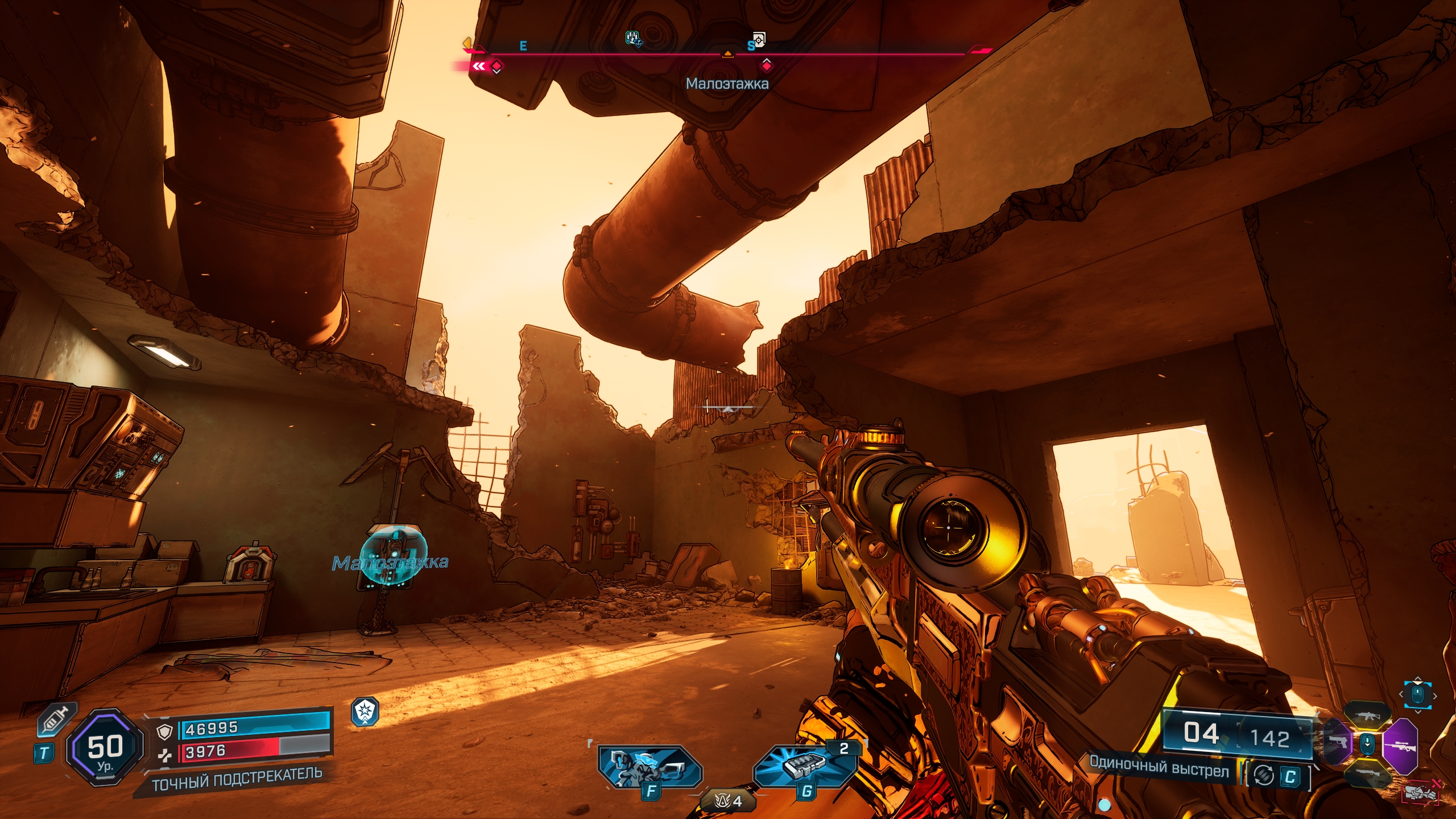Select the hand-shaped compass marker
The image size is (1456, 819).
(x=633, y=39)
